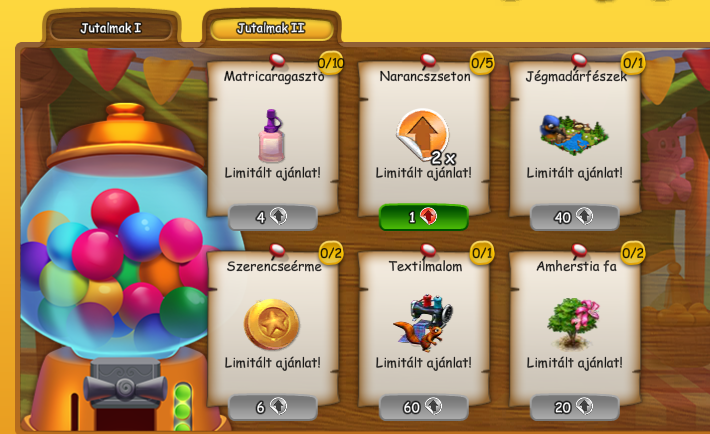Buy Szerencseérme for 6 tokens
The height and width of the screenshot is (434, 710).
click(x=272, y=406)
